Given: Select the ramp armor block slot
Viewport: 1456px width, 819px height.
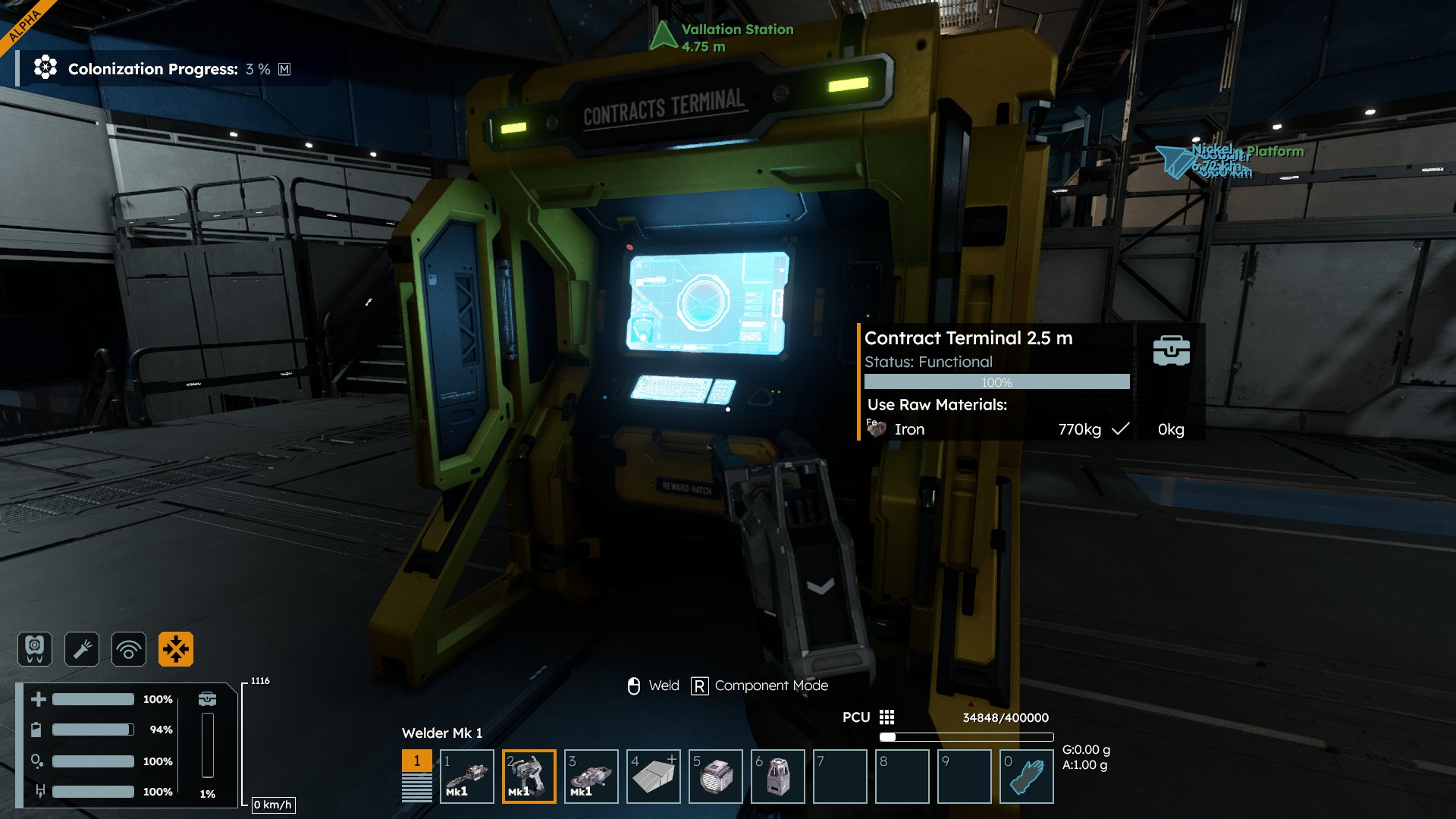Looking at the screenshot, I should pos(653,776).
